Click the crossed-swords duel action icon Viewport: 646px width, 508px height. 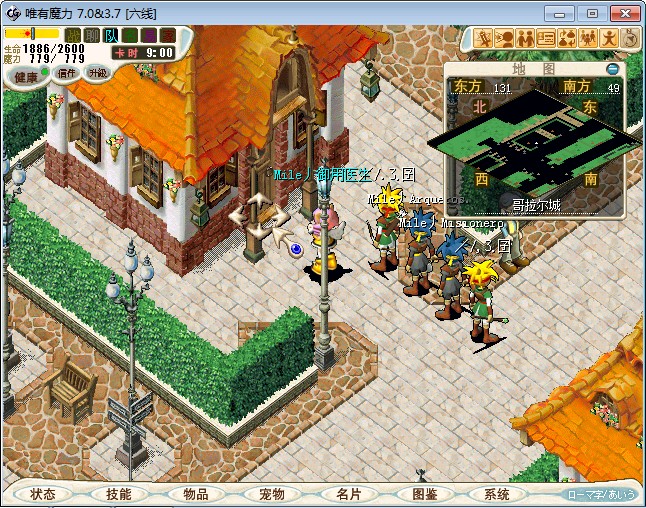[x=483, y=38]
